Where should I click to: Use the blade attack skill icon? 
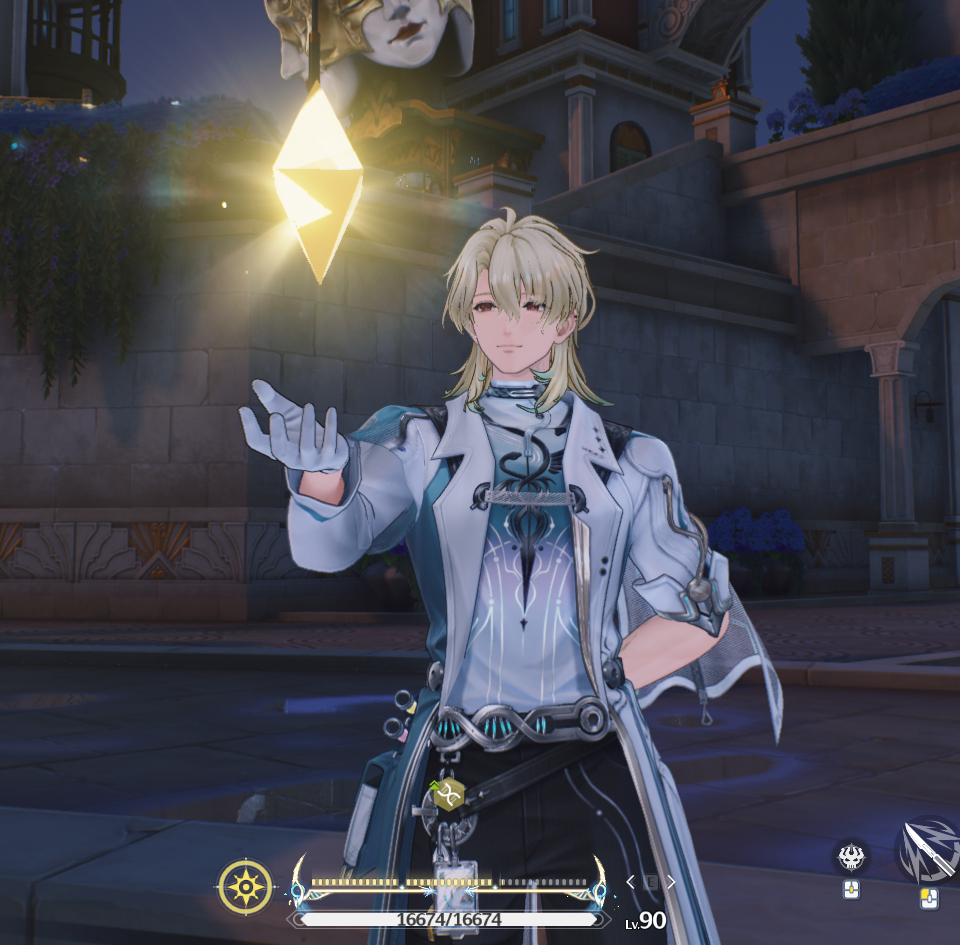point(930,850)
